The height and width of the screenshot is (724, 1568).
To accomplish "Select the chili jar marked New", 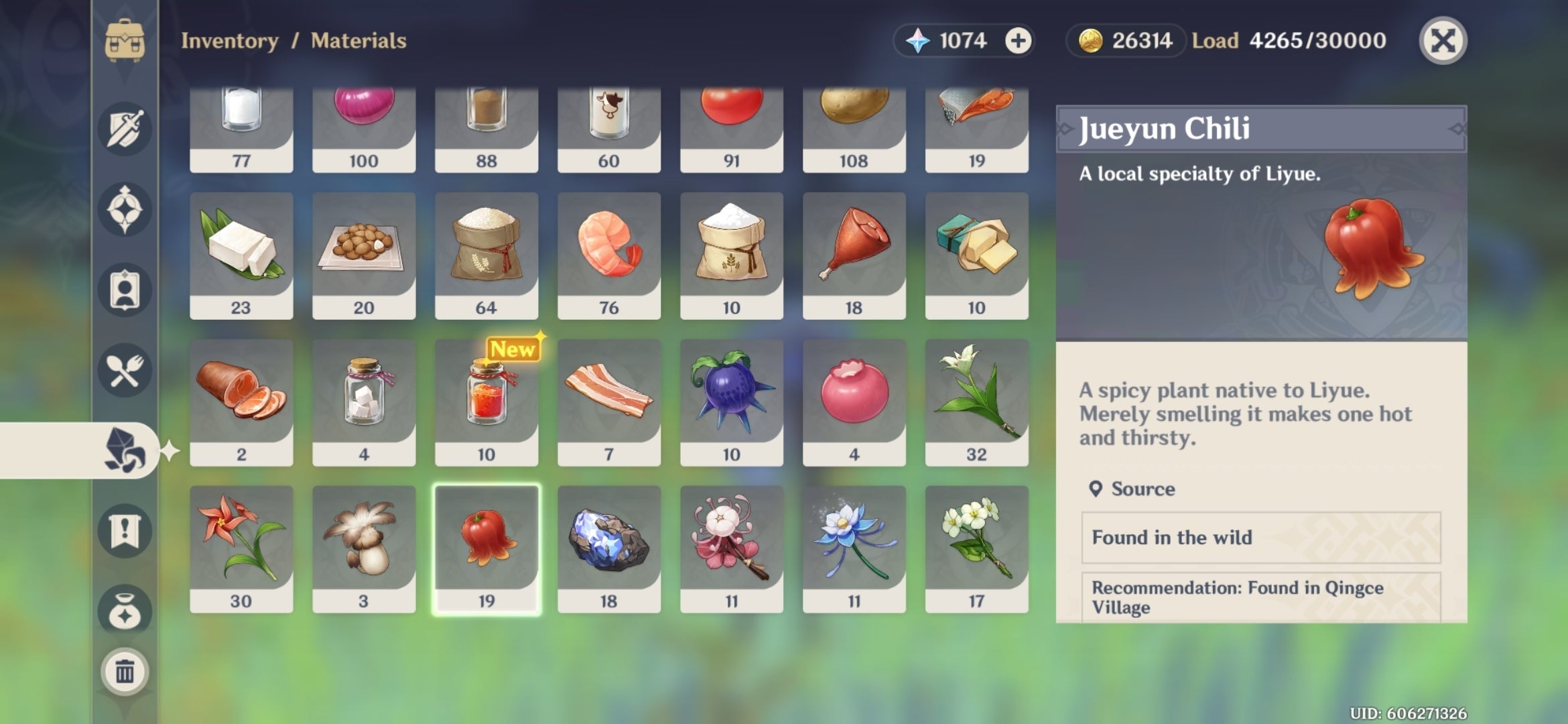I will [x=486, y=402].
